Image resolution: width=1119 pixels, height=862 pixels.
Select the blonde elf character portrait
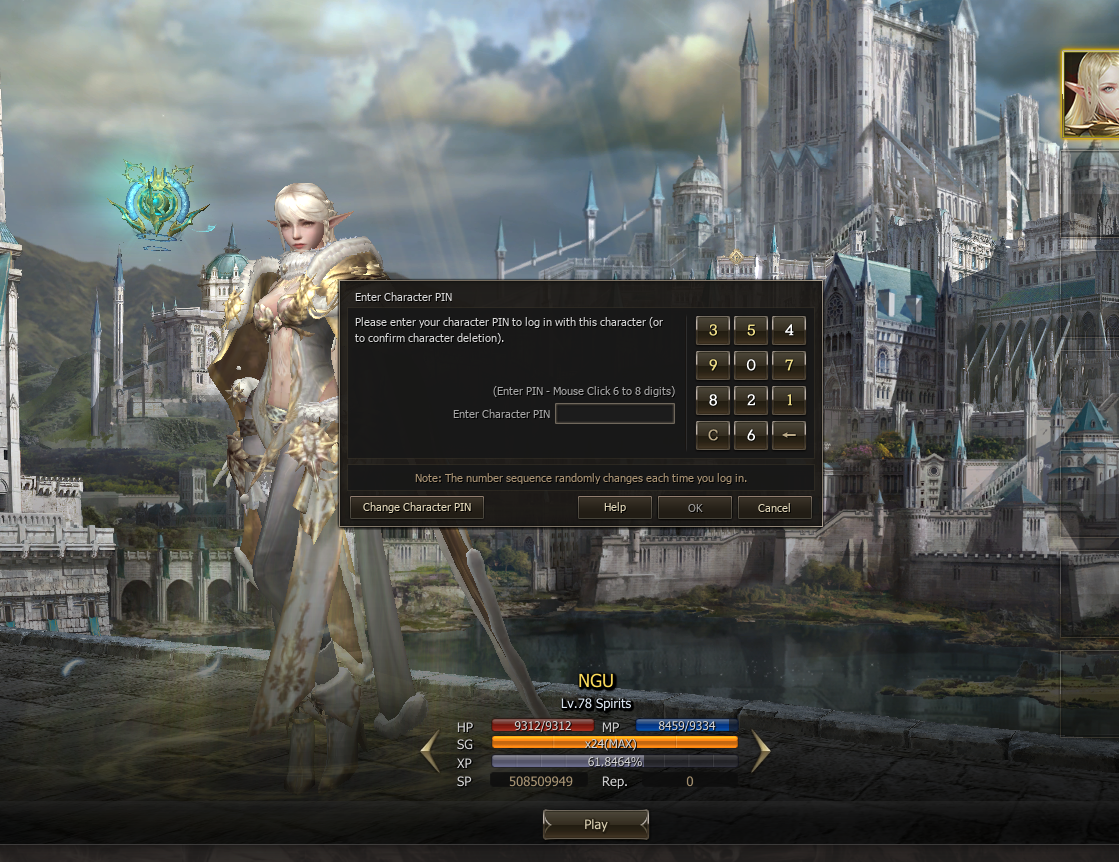point(1090,94)
